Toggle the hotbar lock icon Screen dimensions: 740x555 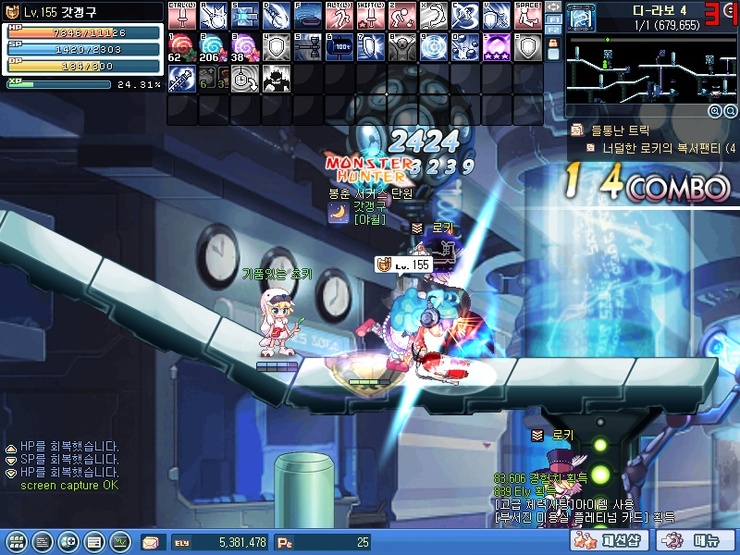pyautogui.click(x=552, y=50)
